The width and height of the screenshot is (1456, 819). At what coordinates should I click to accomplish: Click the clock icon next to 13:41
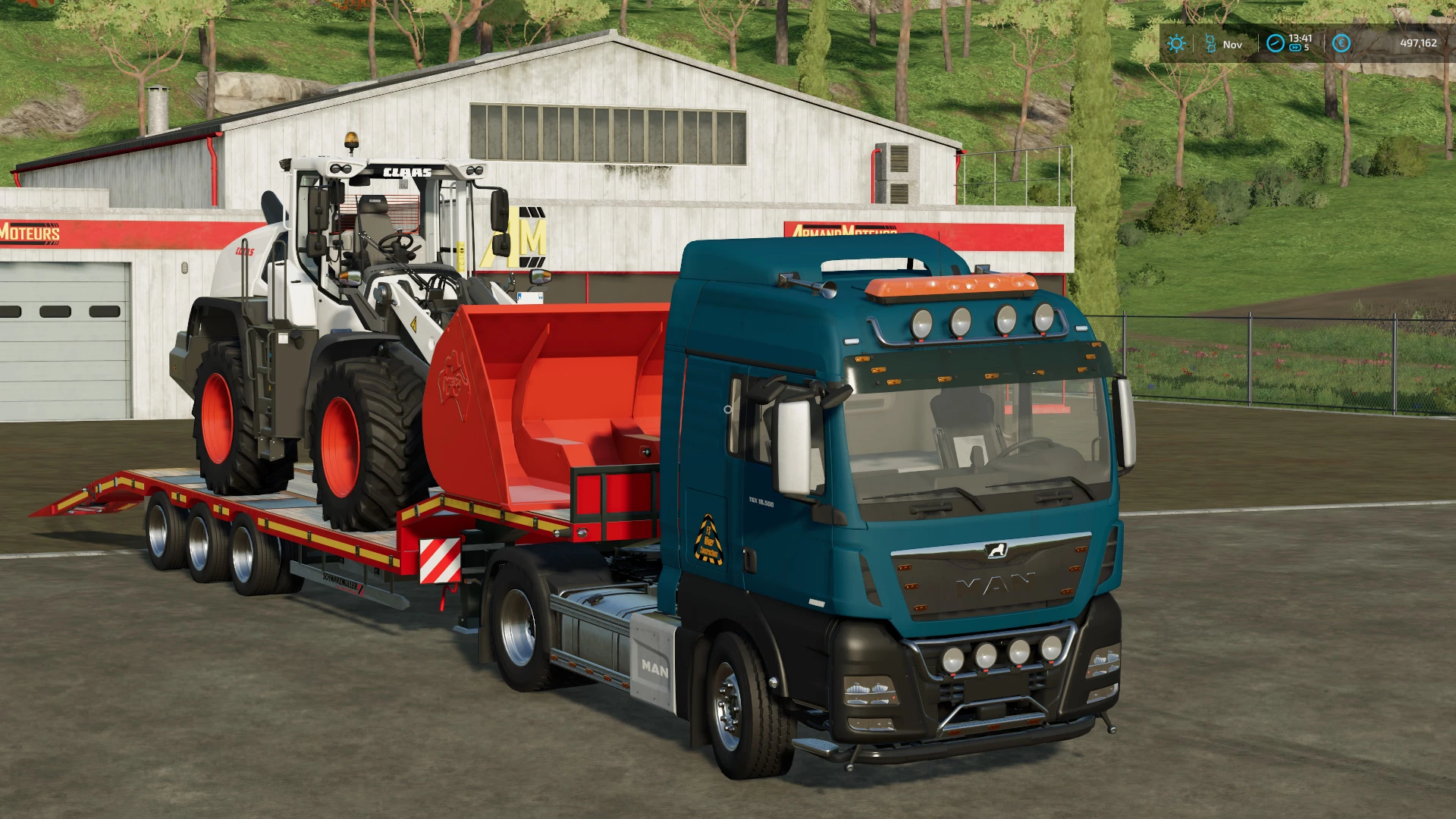[x=1276, y=43]
